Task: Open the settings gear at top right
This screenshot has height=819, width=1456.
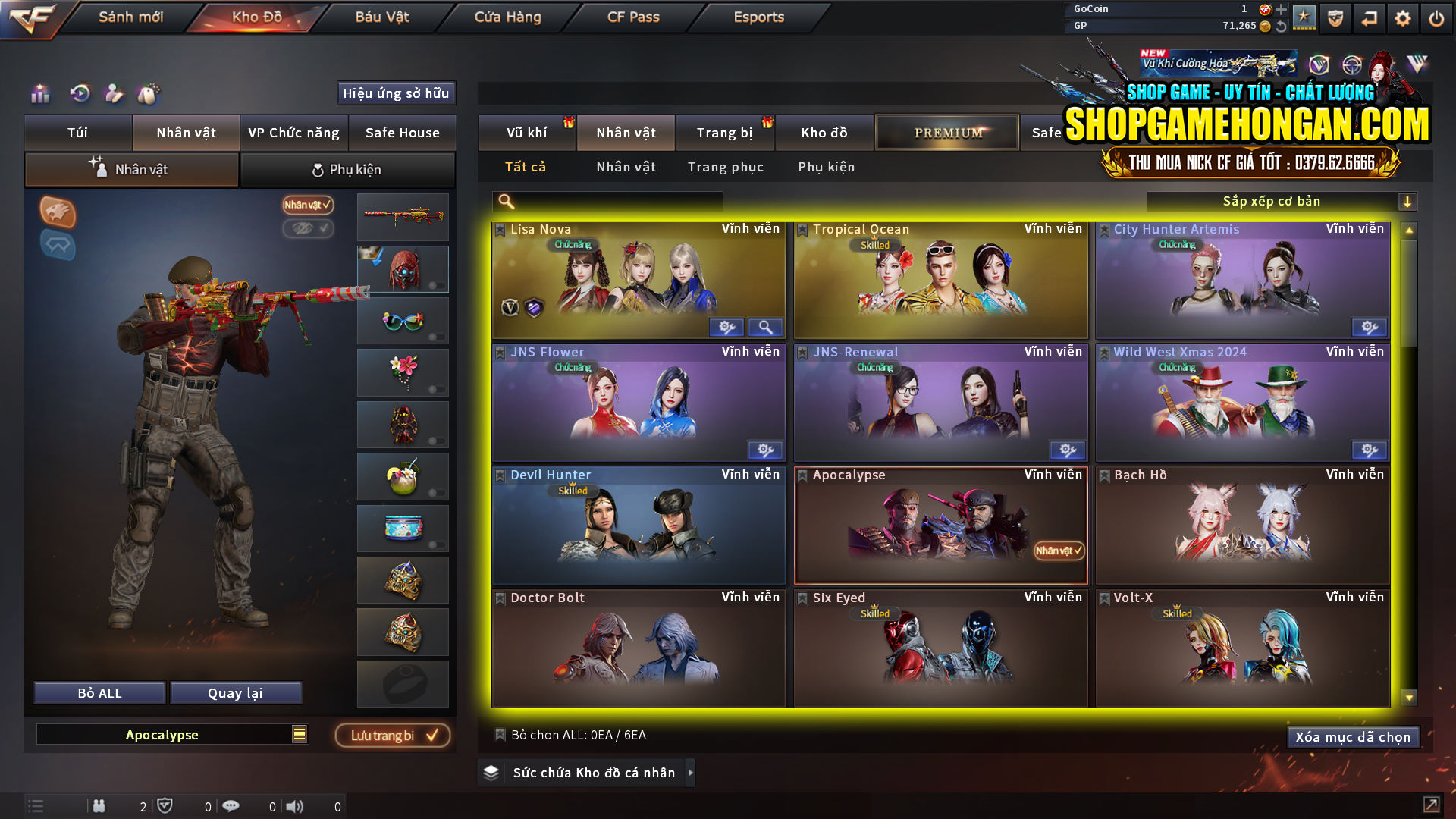Action: point(1402,17)
